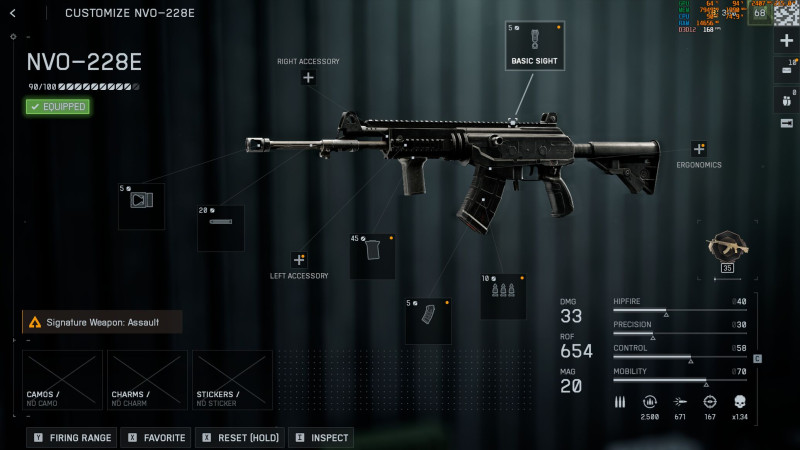Image resolution: width=800 pixels, height=450 pixels.
Task: Enter the Firing Range
Action: [72, 438]
